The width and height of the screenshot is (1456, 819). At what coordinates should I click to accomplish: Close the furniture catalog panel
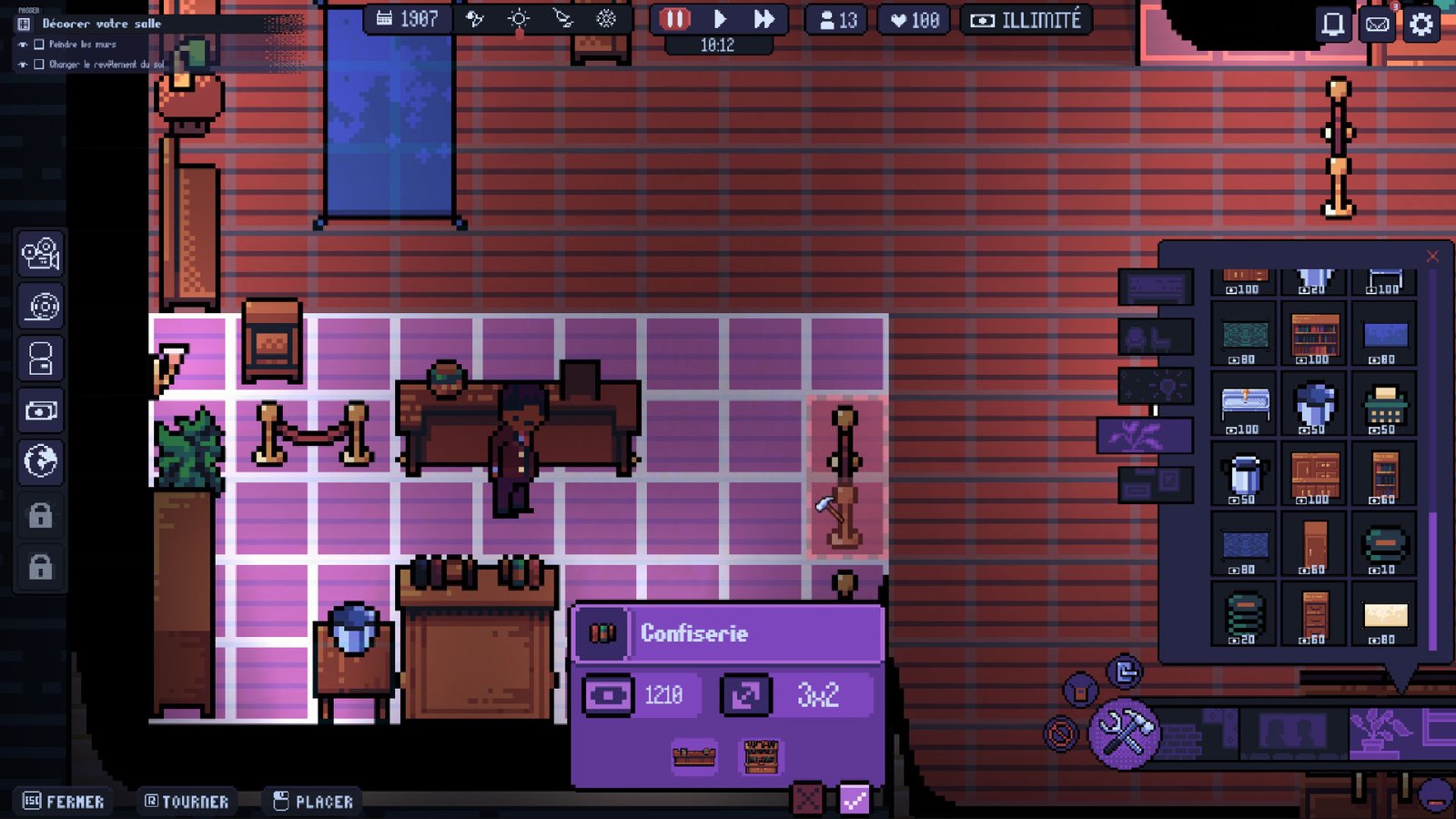[1432, 257]
